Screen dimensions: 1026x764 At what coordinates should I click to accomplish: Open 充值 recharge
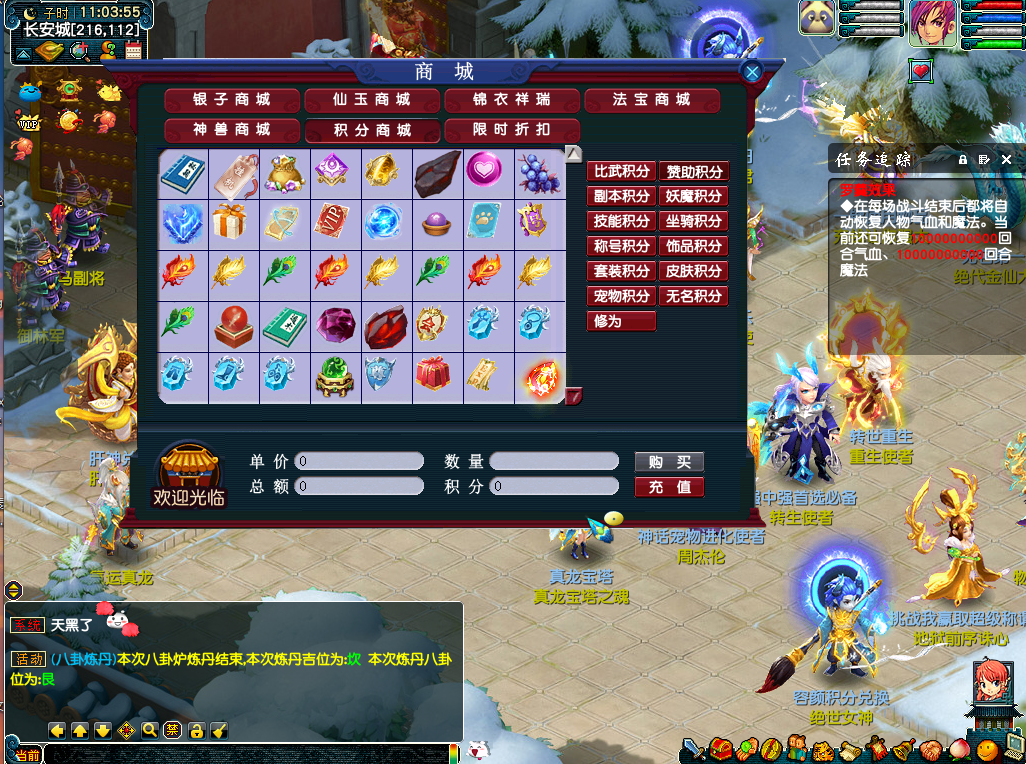(669, 487)
